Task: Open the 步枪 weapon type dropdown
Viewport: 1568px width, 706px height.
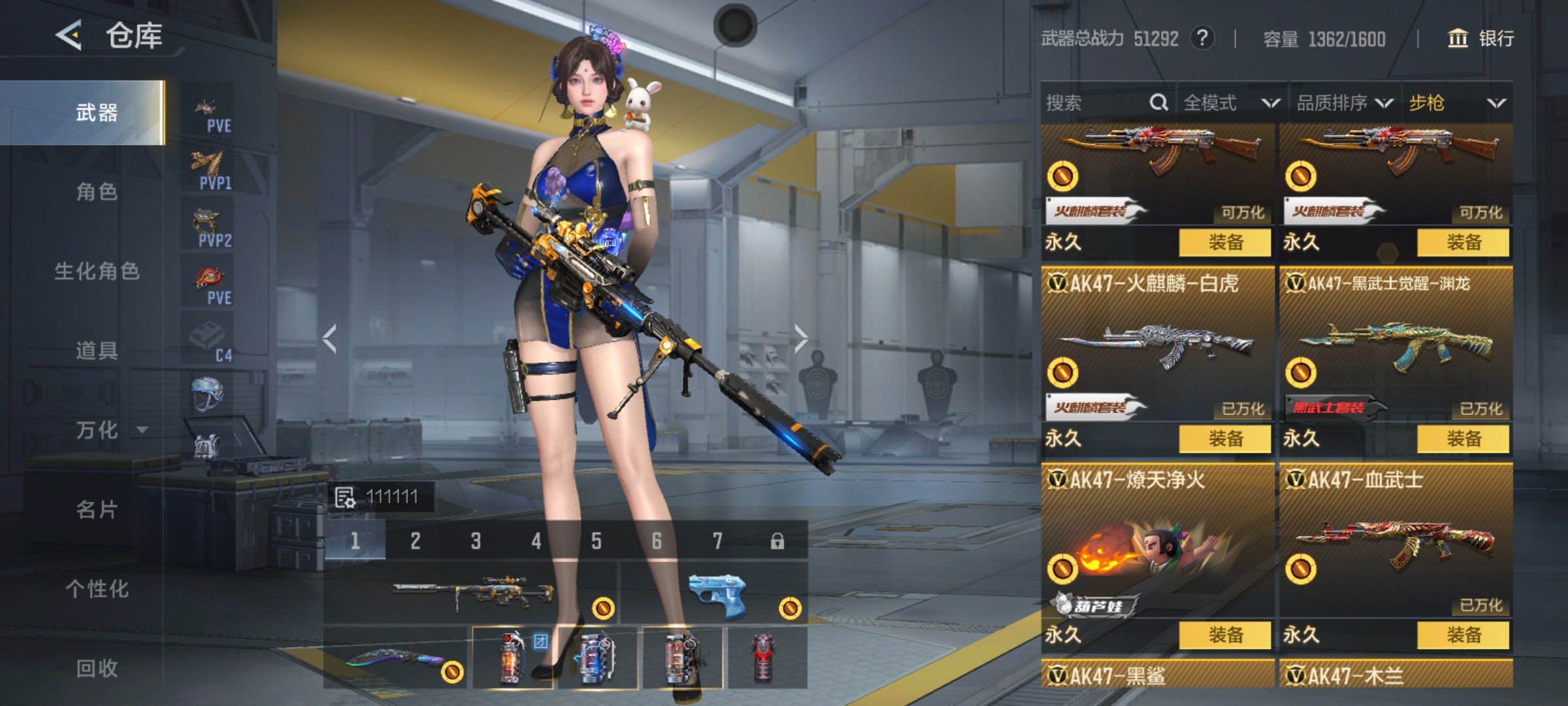Action: (x=1457, y=103)
